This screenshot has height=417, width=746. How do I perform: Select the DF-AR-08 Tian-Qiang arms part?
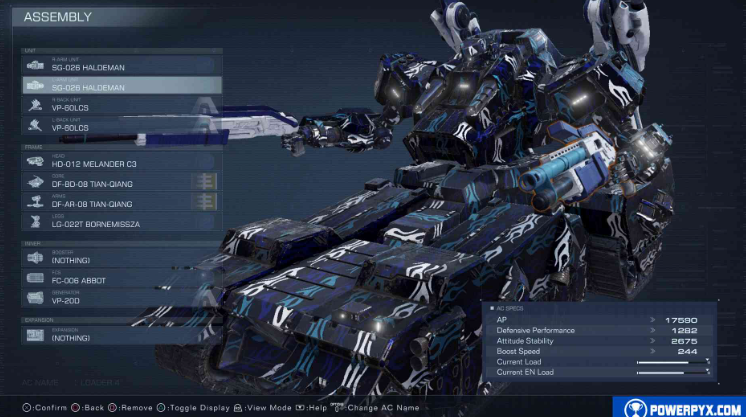pyautogui.click(x=120, y=203)
